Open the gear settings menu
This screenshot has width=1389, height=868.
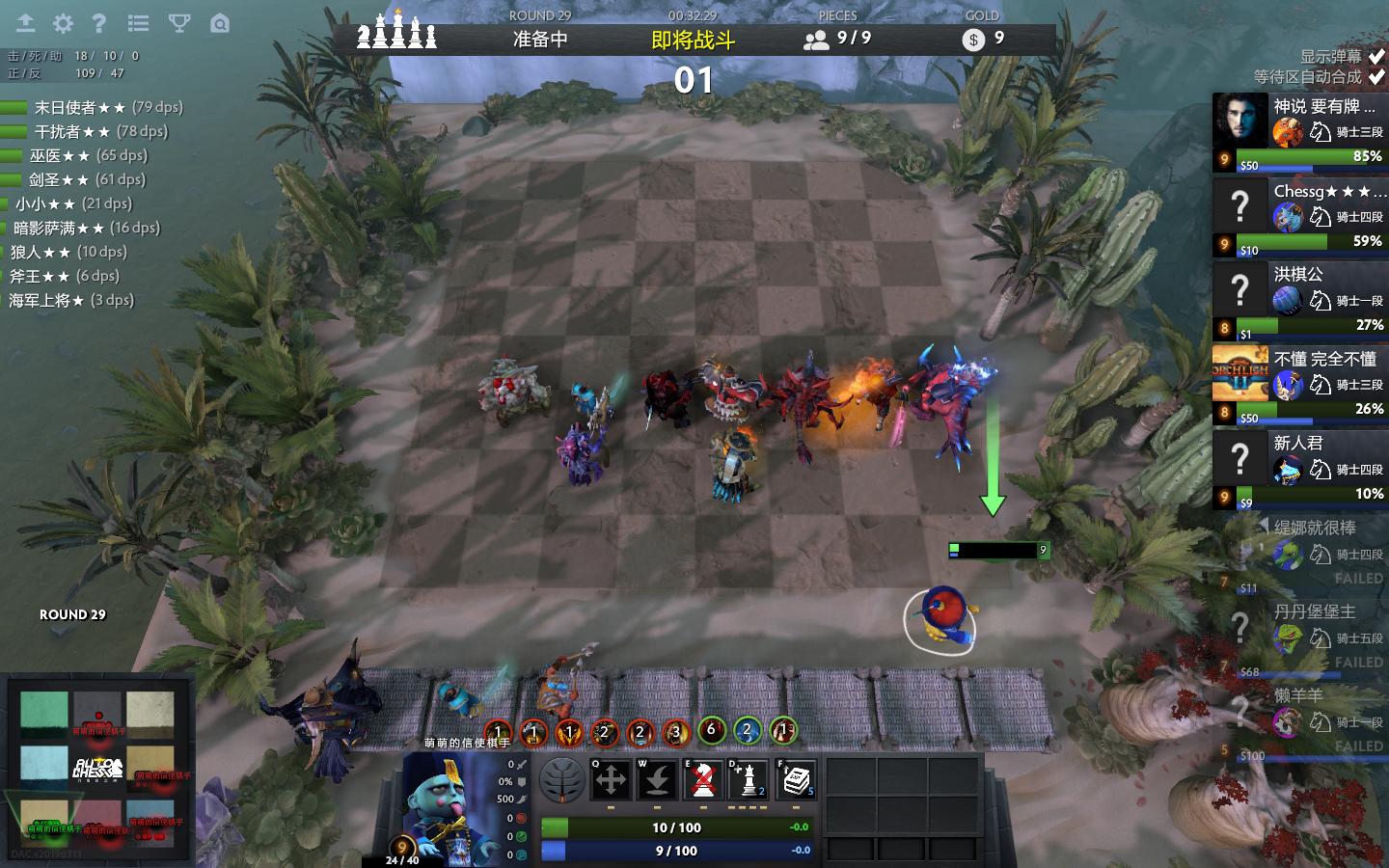click(63, 23)
